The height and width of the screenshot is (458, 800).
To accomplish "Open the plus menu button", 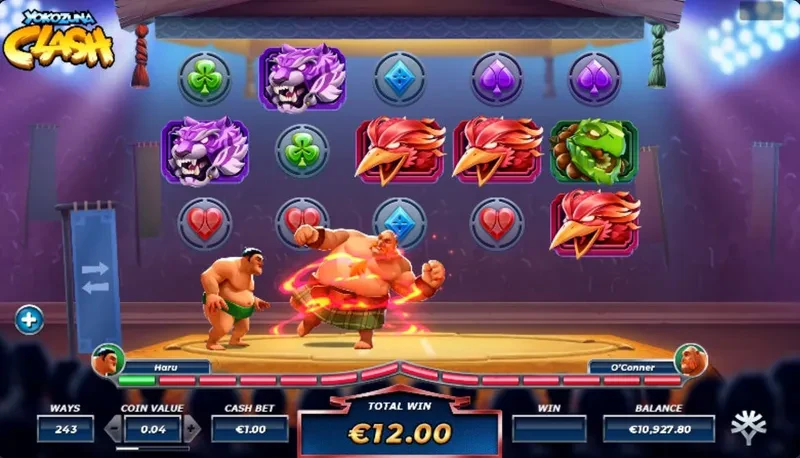I will 29,320.
